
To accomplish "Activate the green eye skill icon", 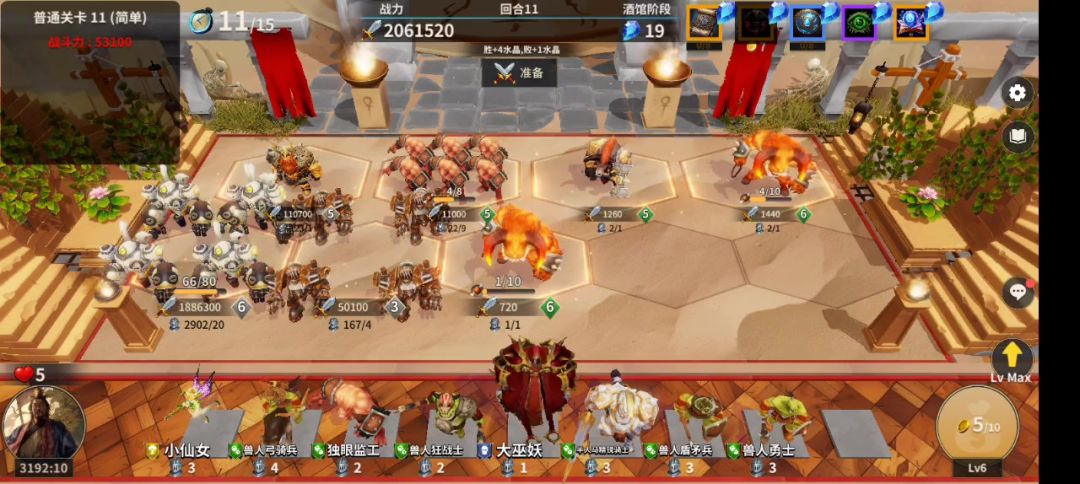I will coord(858,22).
